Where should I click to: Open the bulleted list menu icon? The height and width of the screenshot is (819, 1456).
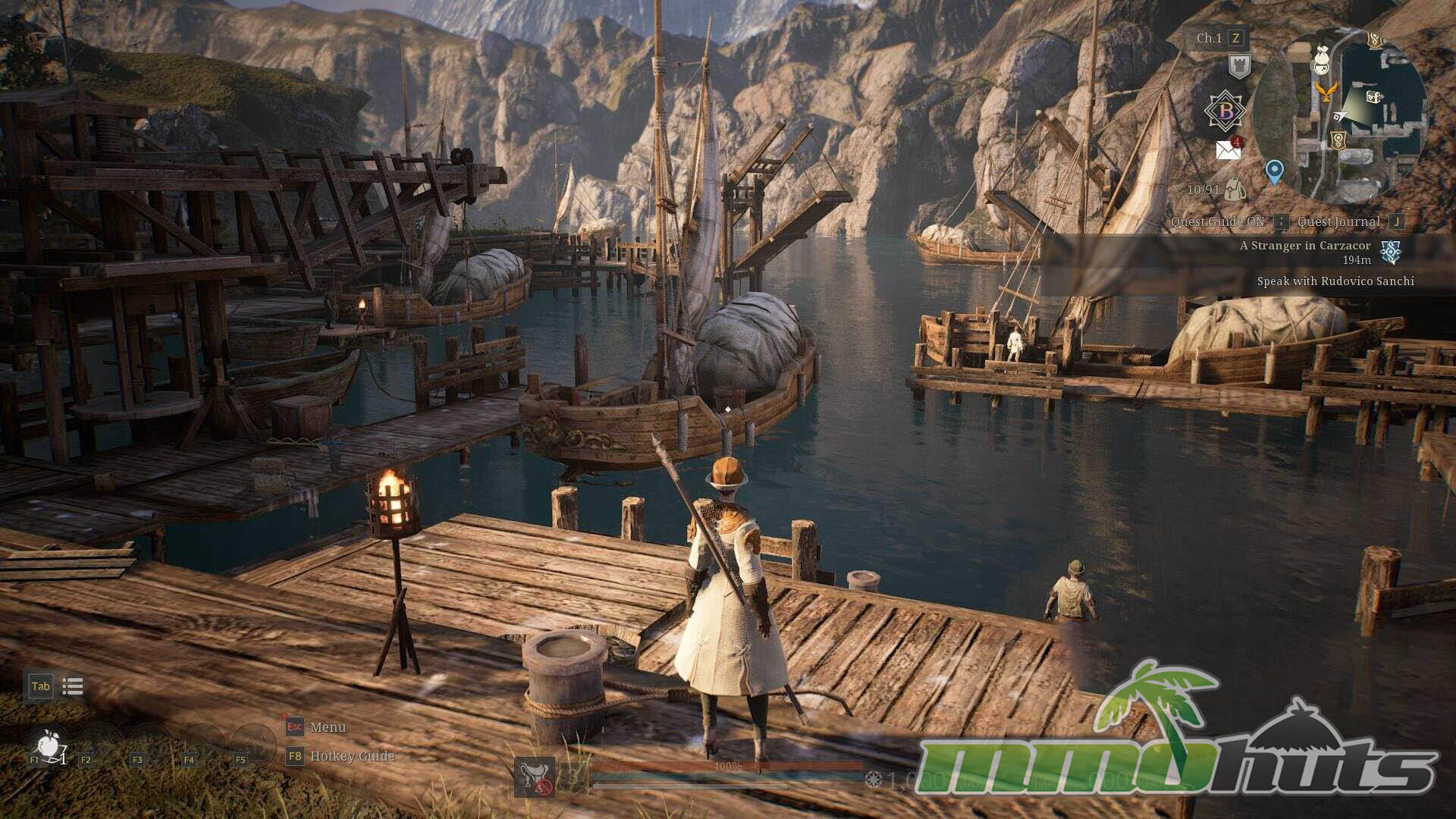(73, 686)
